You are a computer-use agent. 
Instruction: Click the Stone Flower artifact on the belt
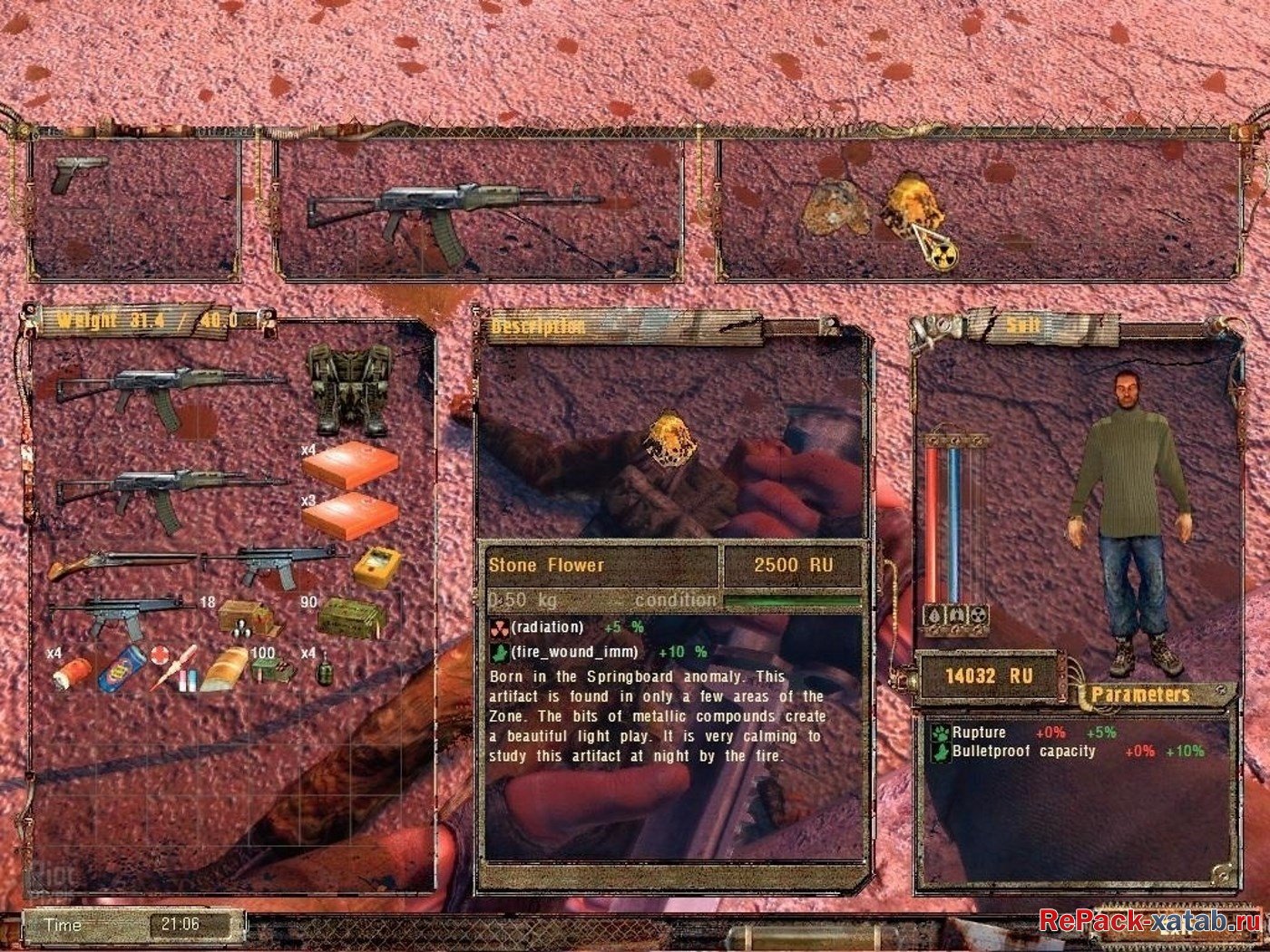[918, 210]
